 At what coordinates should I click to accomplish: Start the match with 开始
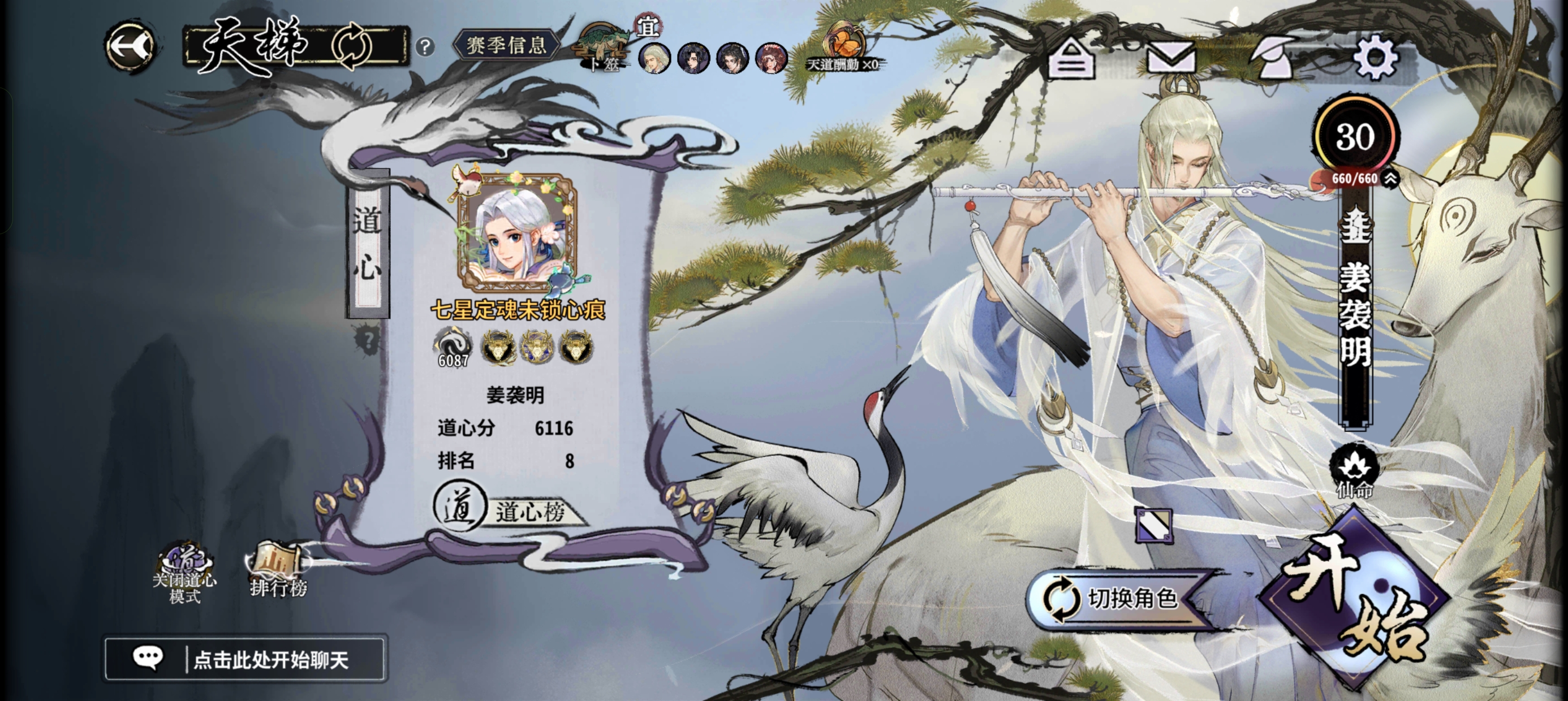1355,600
